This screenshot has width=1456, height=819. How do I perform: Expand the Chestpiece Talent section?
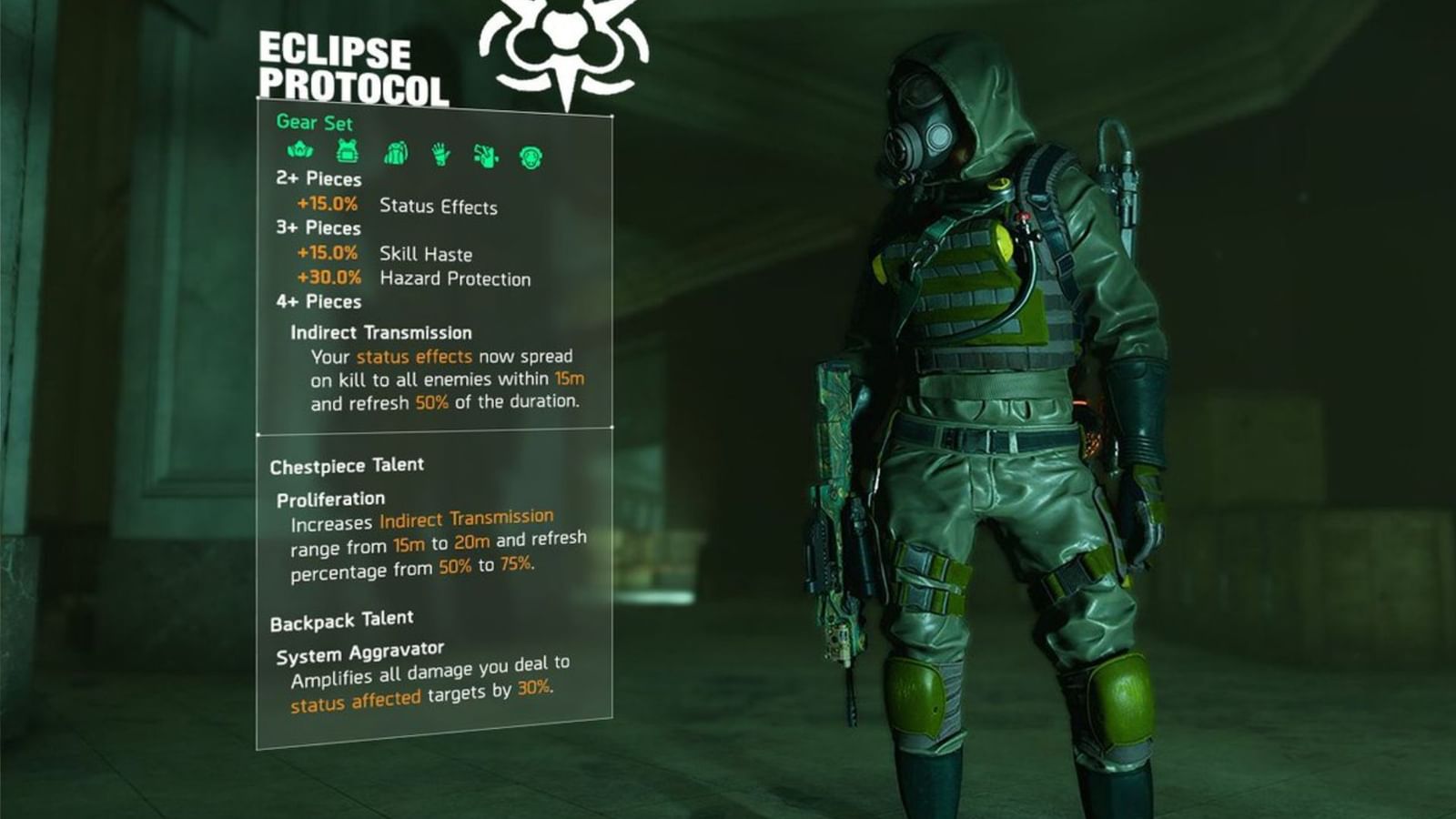click(346, 464)
